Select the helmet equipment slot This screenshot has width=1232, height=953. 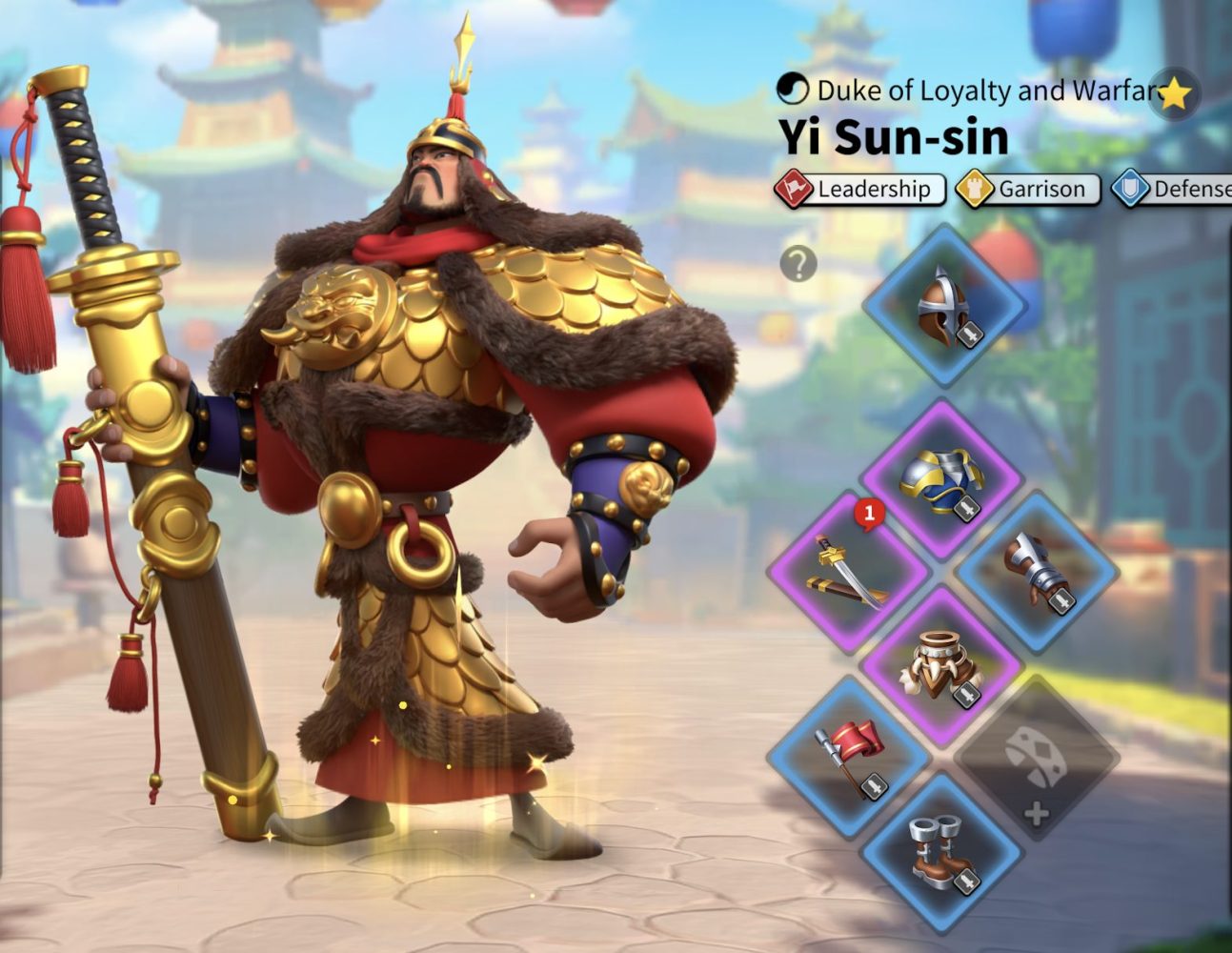coord(943,307)
